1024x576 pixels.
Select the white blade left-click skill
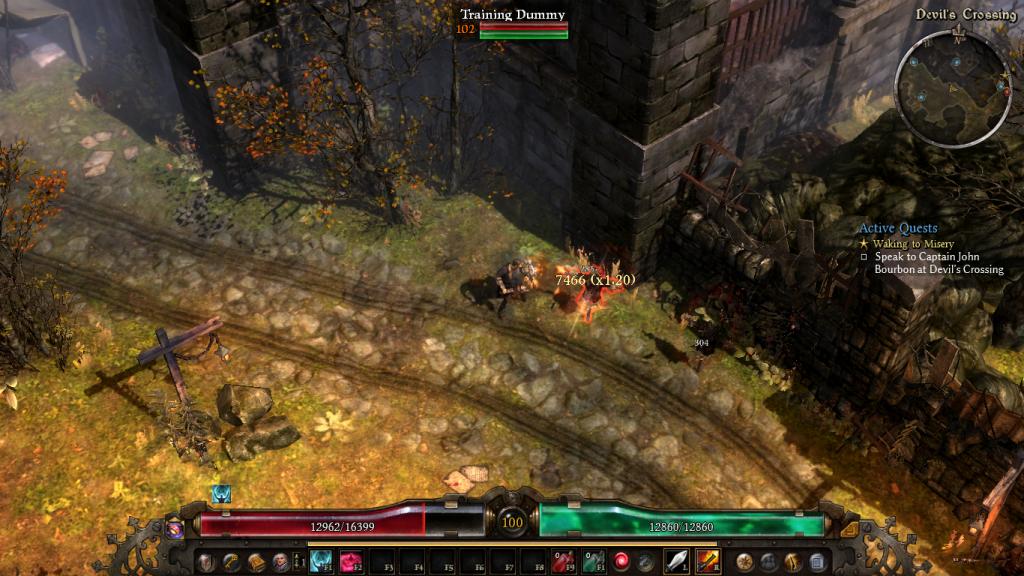(677, 561)
